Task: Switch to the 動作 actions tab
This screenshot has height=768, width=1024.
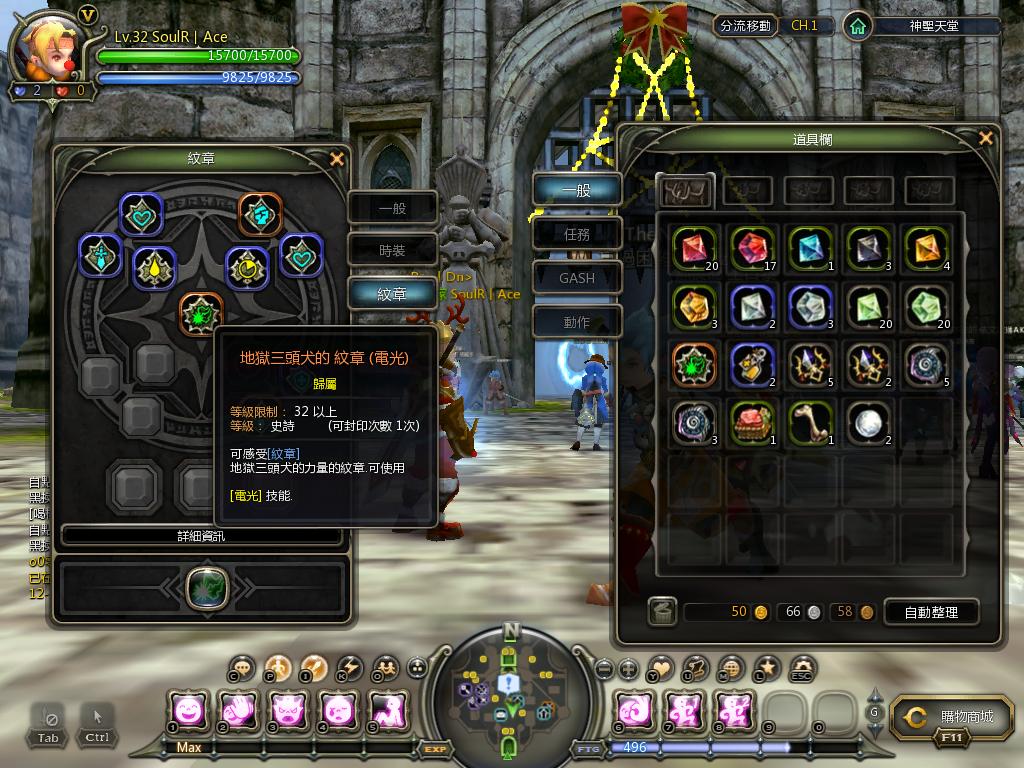Action: pyautogui.click(x=577, y=322)
